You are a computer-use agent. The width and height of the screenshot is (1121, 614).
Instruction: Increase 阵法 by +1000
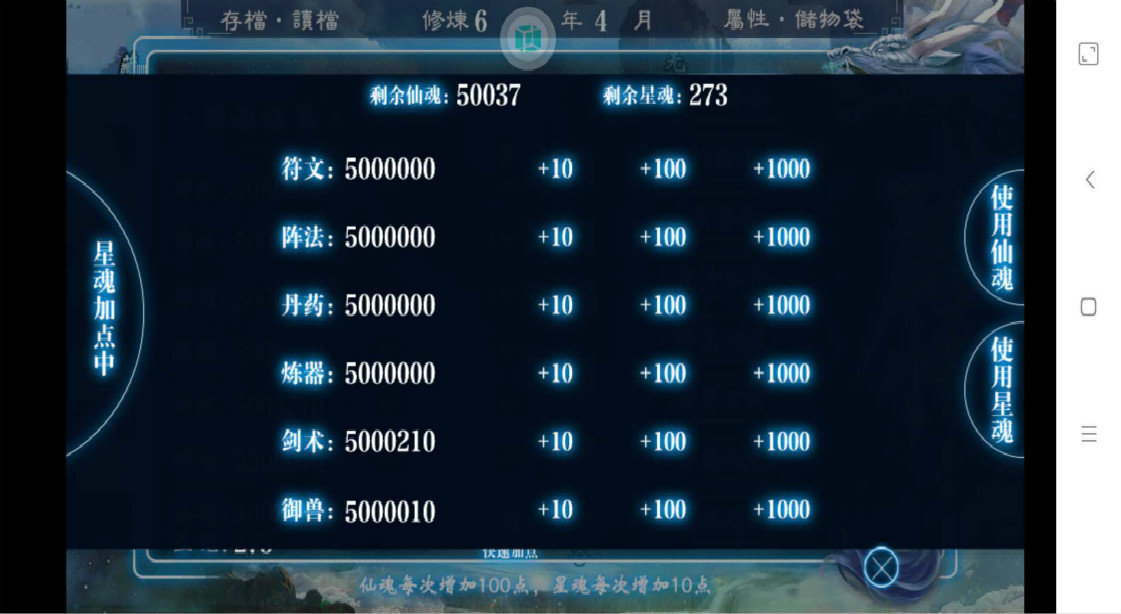(x=781, y=237)
